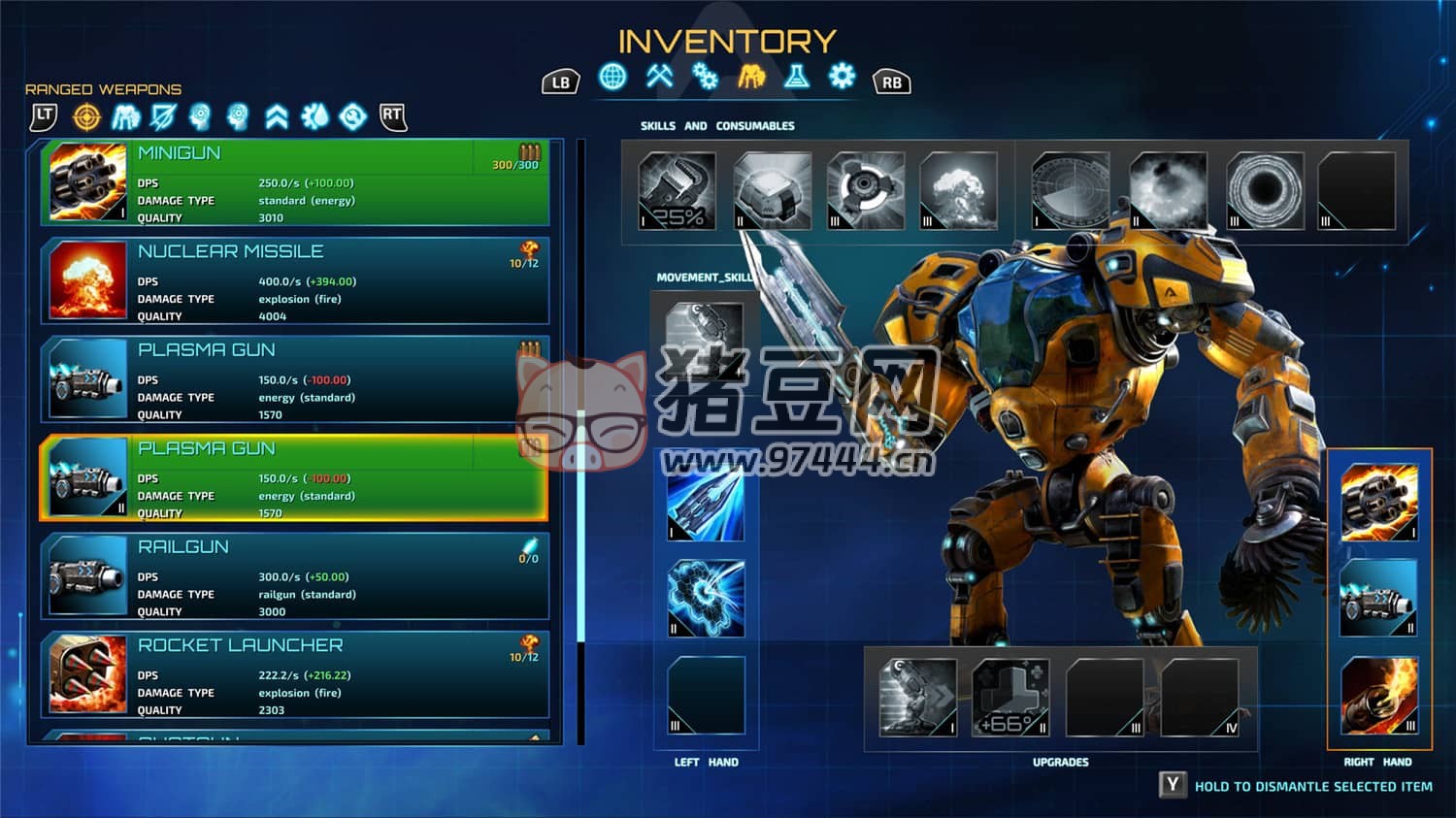Open the flask inventory tab
Screen dimensions: 1456x818
tap(797, 77)
